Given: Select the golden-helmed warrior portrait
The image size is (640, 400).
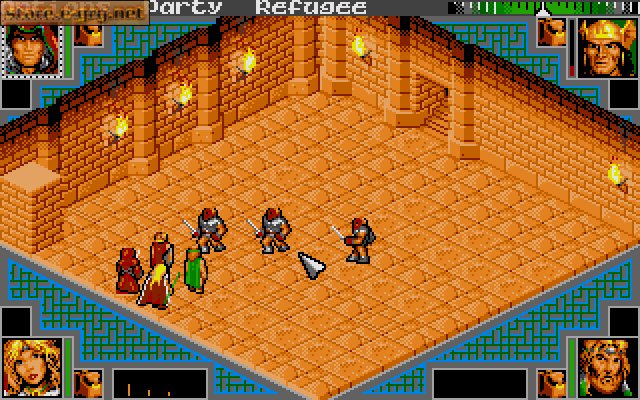Looking at the screenshot, I should (604, 47).
